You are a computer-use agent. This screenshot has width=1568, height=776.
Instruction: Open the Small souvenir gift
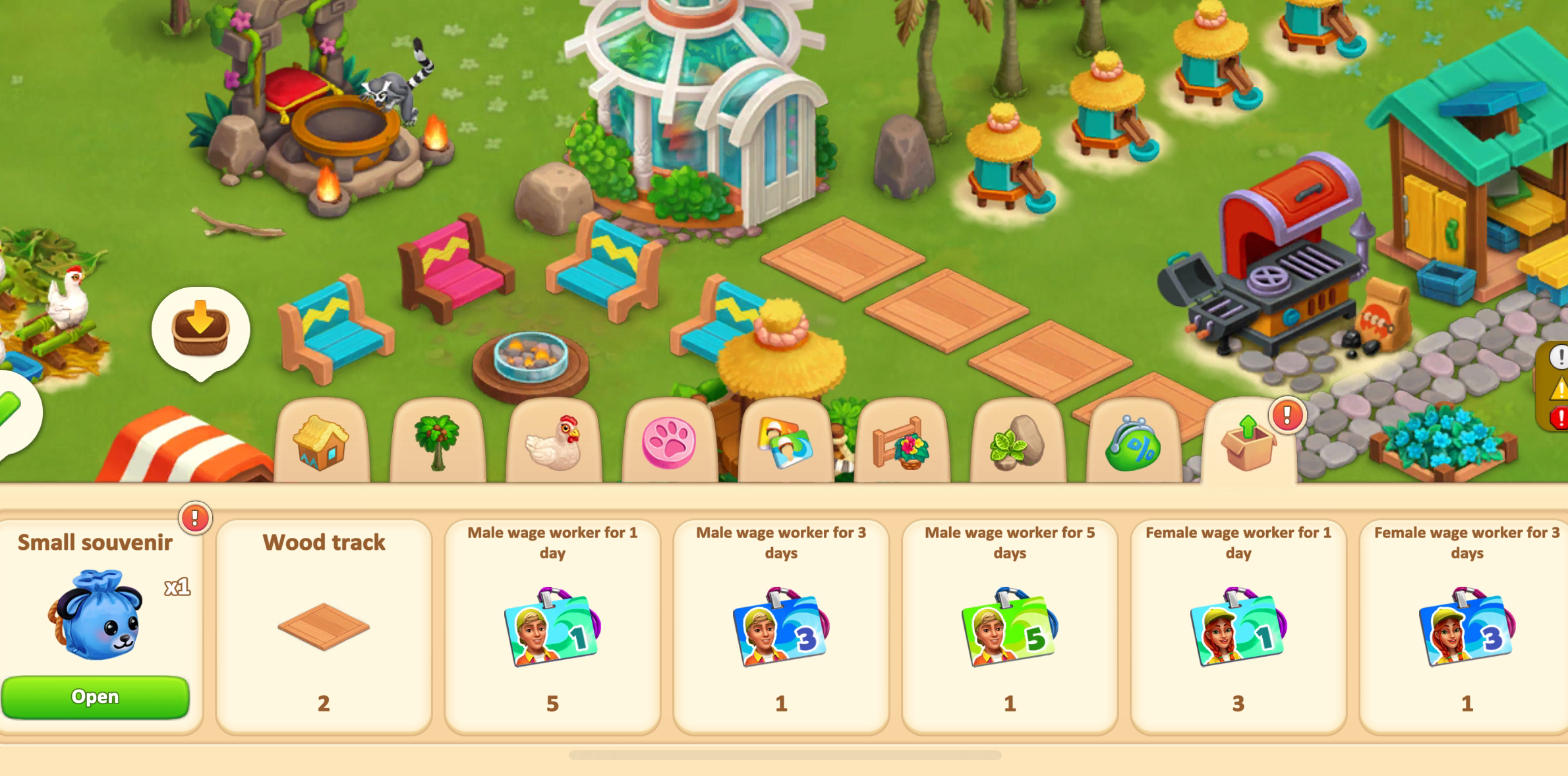(x=96, y=696)
